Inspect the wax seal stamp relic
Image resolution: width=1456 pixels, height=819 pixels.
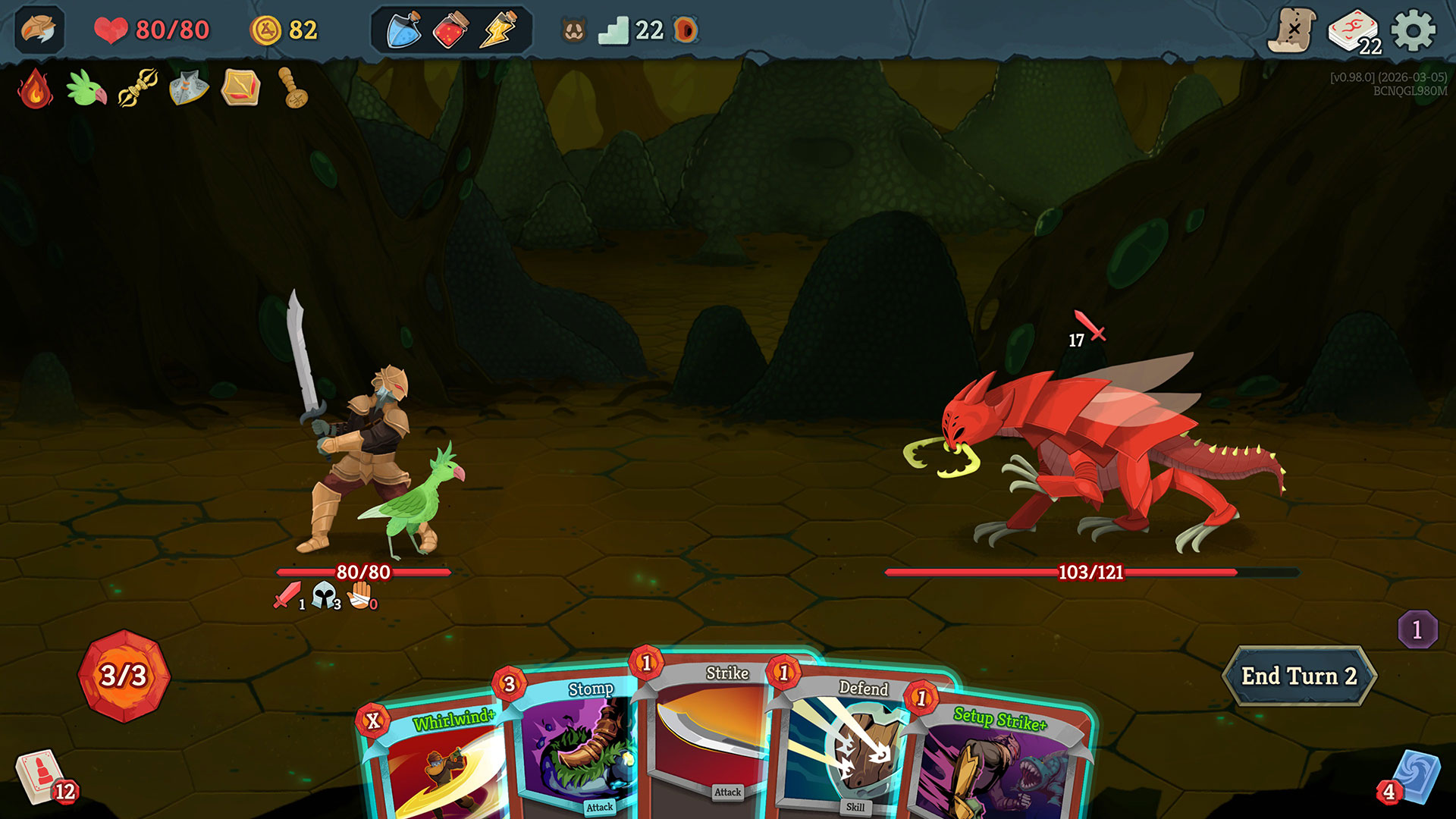(x=293, y=88)
